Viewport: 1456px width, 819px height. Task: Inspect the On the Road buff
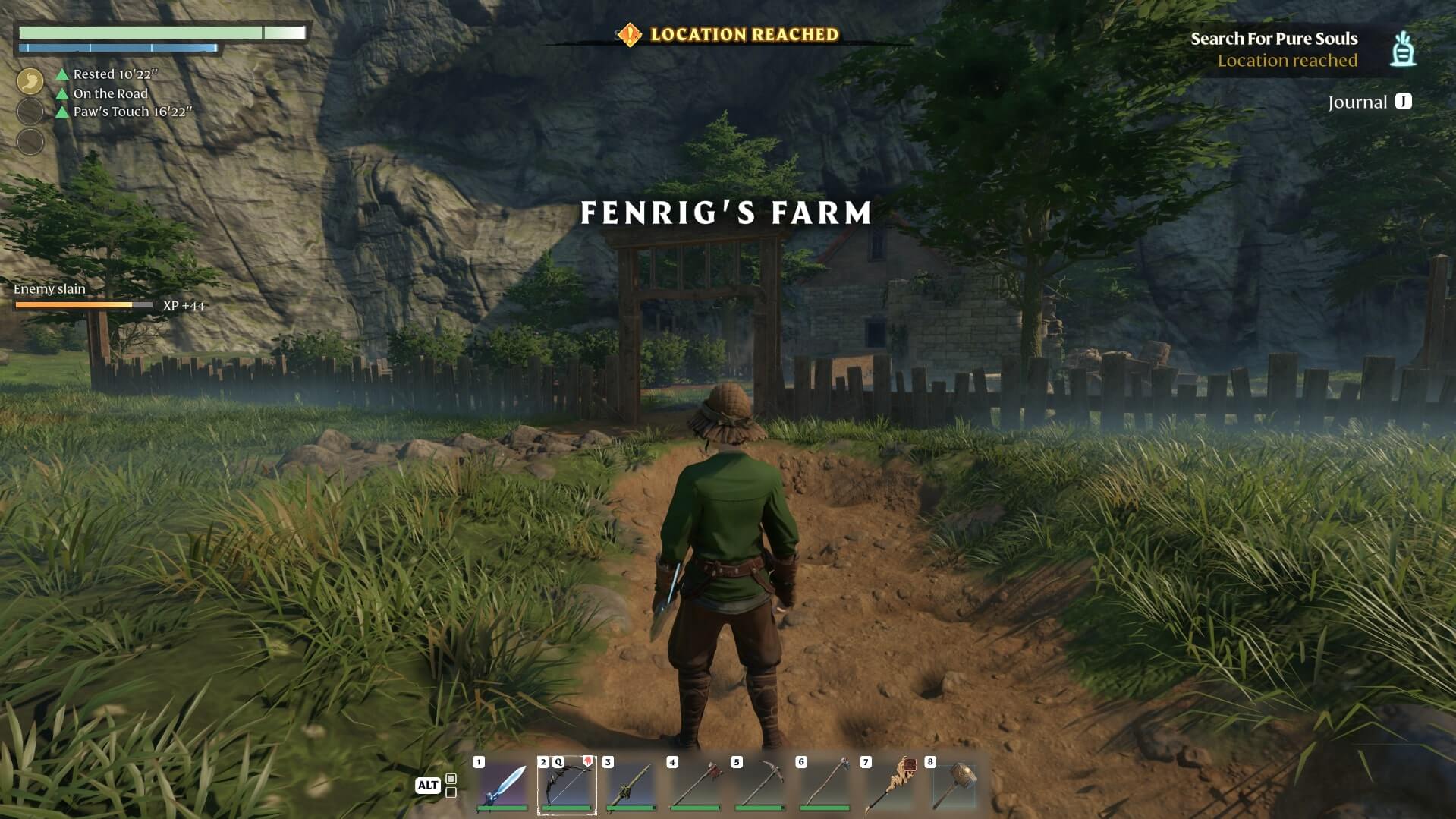(x=110, y=93)
